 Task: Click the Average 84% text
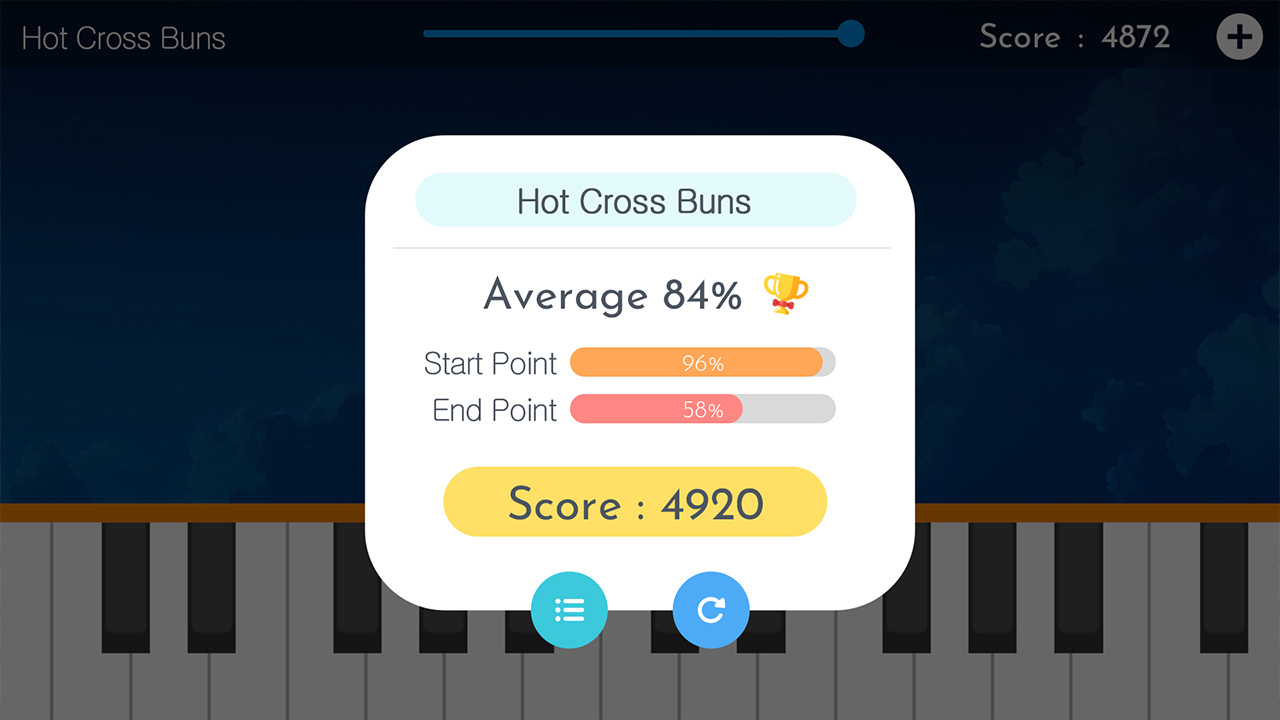click(x=612, y=295)
